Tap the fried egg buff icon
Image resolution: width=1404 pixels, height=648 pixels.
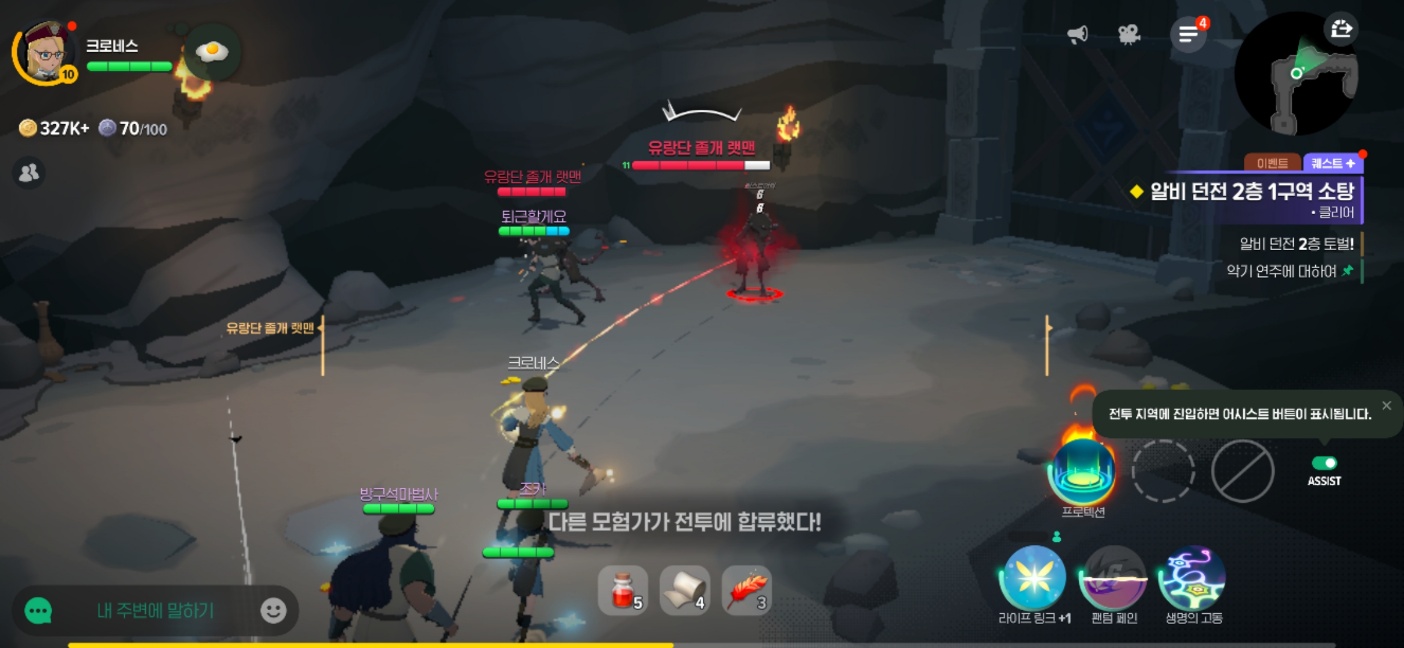[x=212, y=51]
